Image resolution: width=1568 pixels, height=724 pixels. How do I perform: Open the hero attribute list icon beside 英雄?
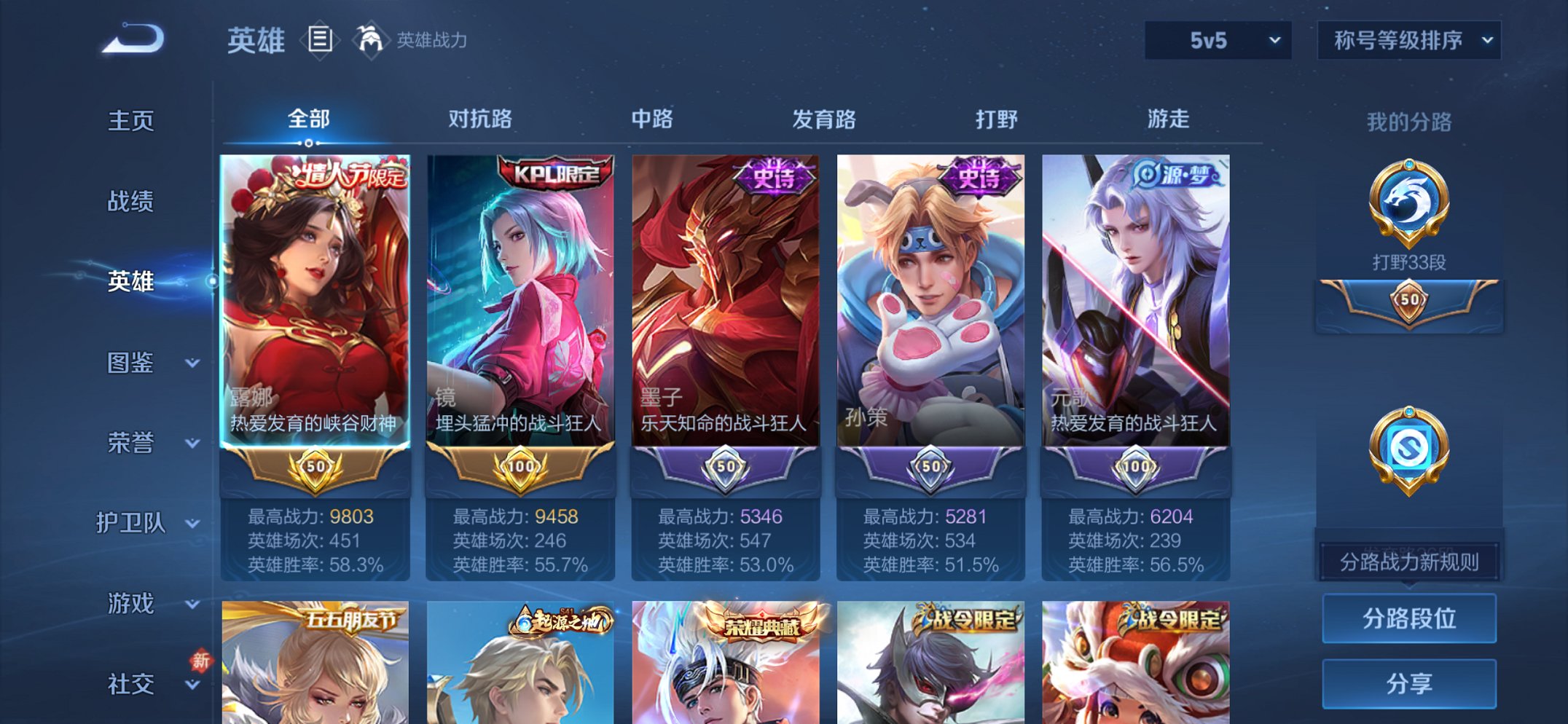click(319, 42)
